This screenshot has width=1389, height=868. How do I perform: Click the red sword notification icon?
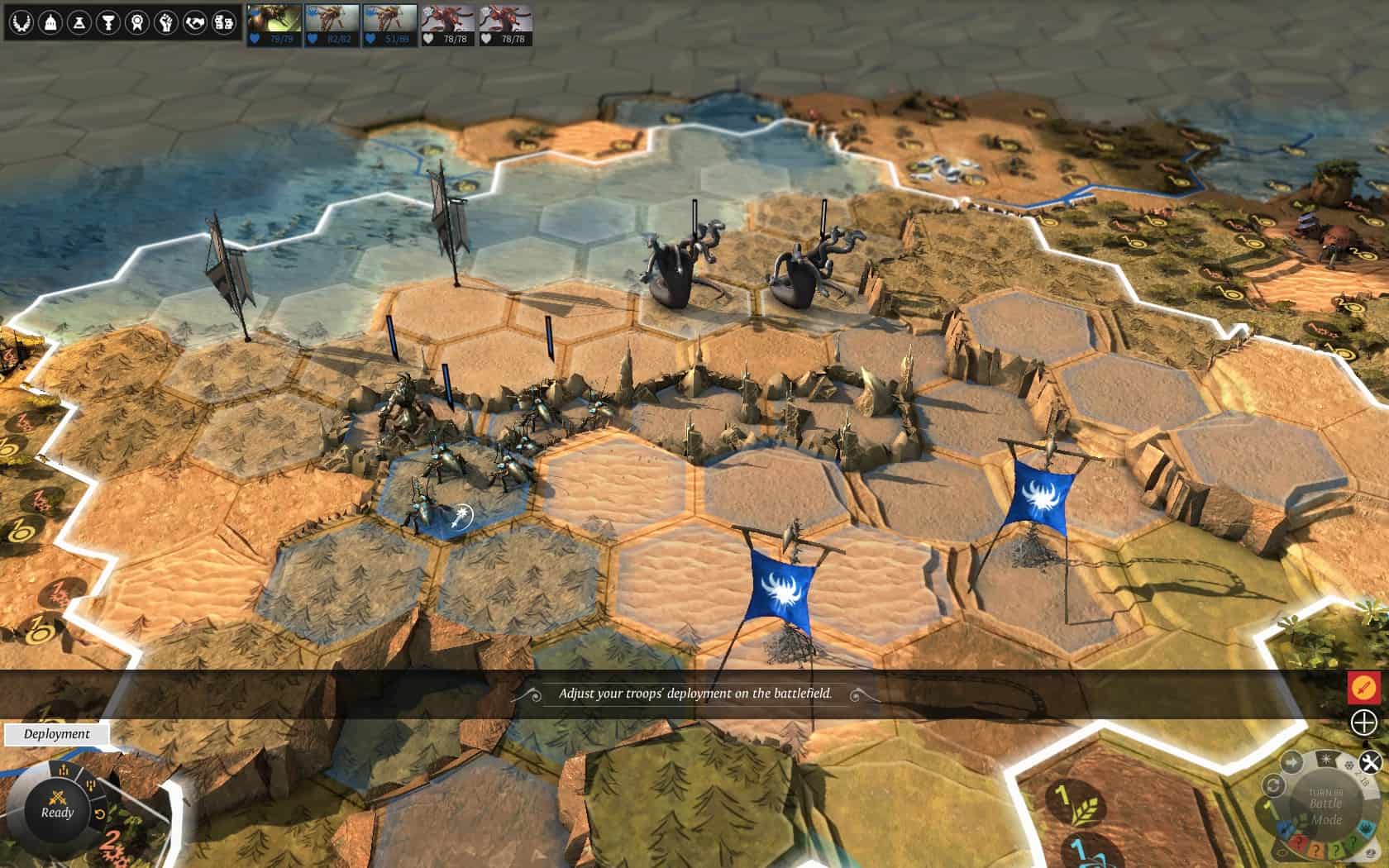pos(1364,686)
